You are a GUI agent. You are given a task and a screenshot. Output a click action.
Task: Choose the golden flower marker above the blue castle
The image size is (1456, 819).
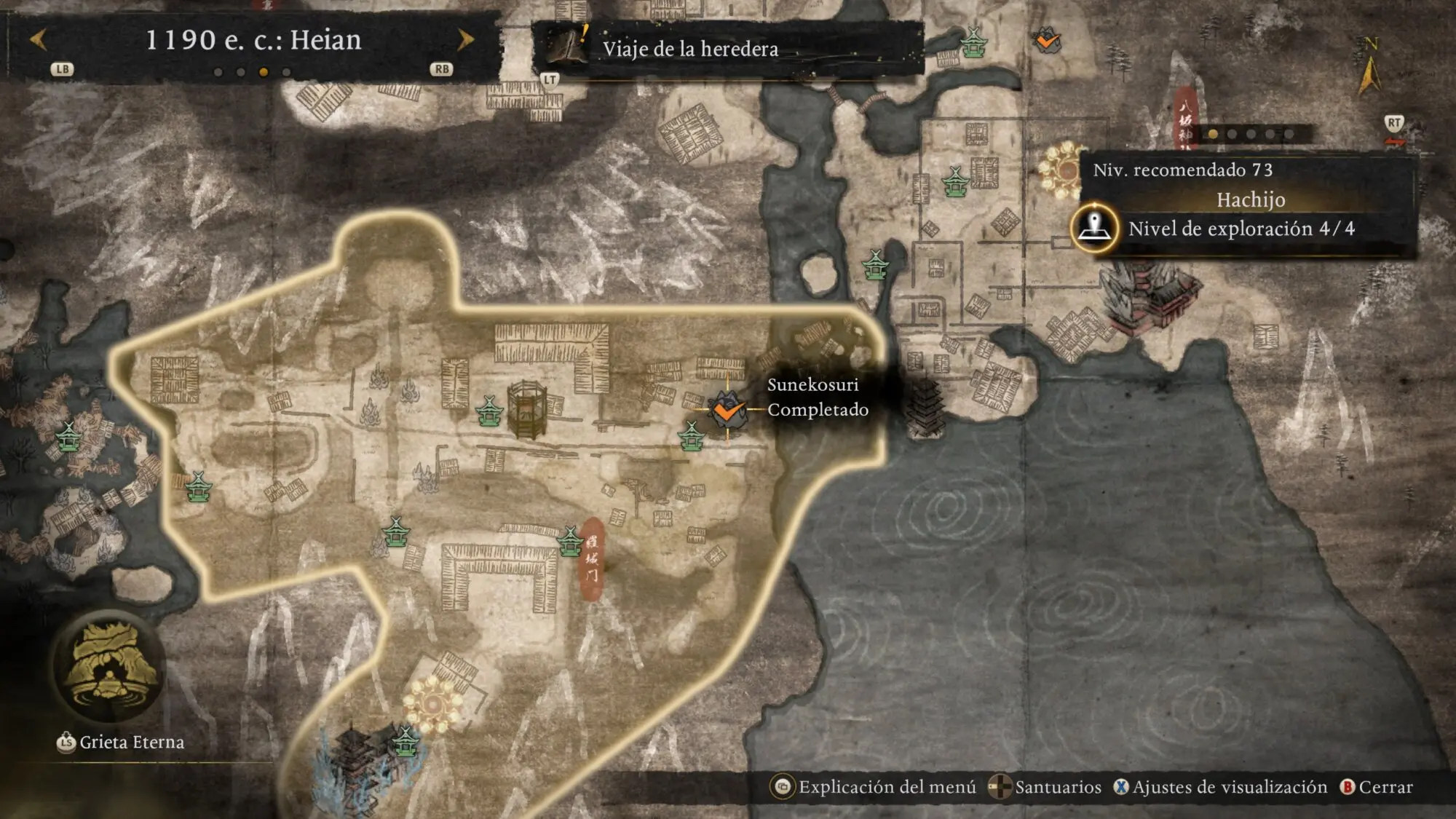(x=433, y=705)
